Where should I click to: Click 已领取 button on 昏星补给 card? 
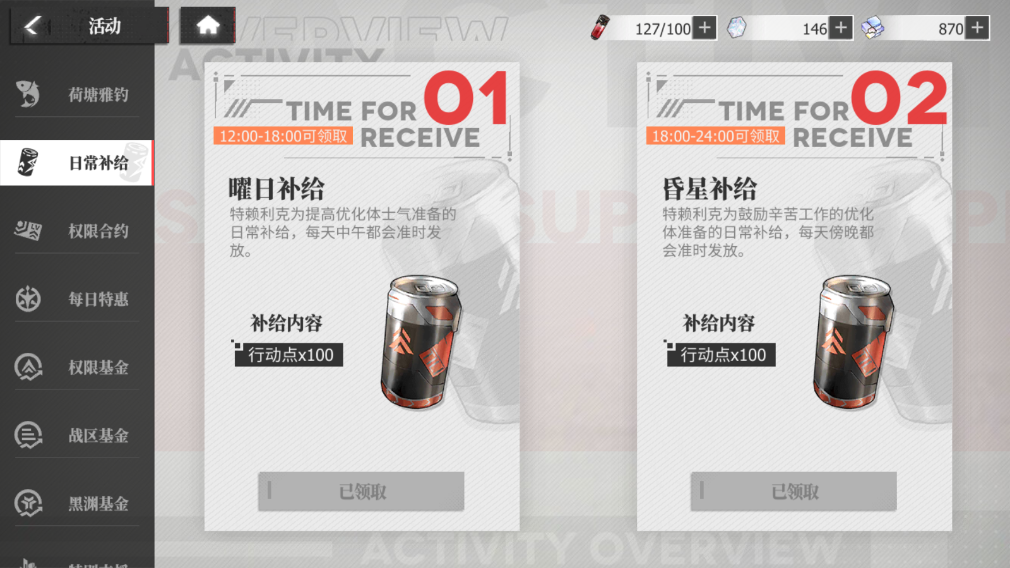(x=794, y=491)
